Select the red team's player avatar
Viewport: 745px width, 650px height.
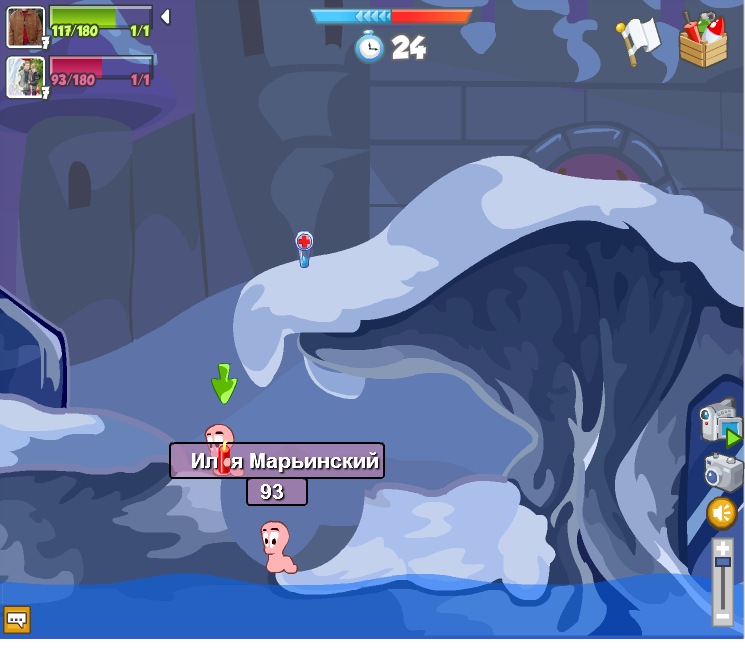(25, 78)
